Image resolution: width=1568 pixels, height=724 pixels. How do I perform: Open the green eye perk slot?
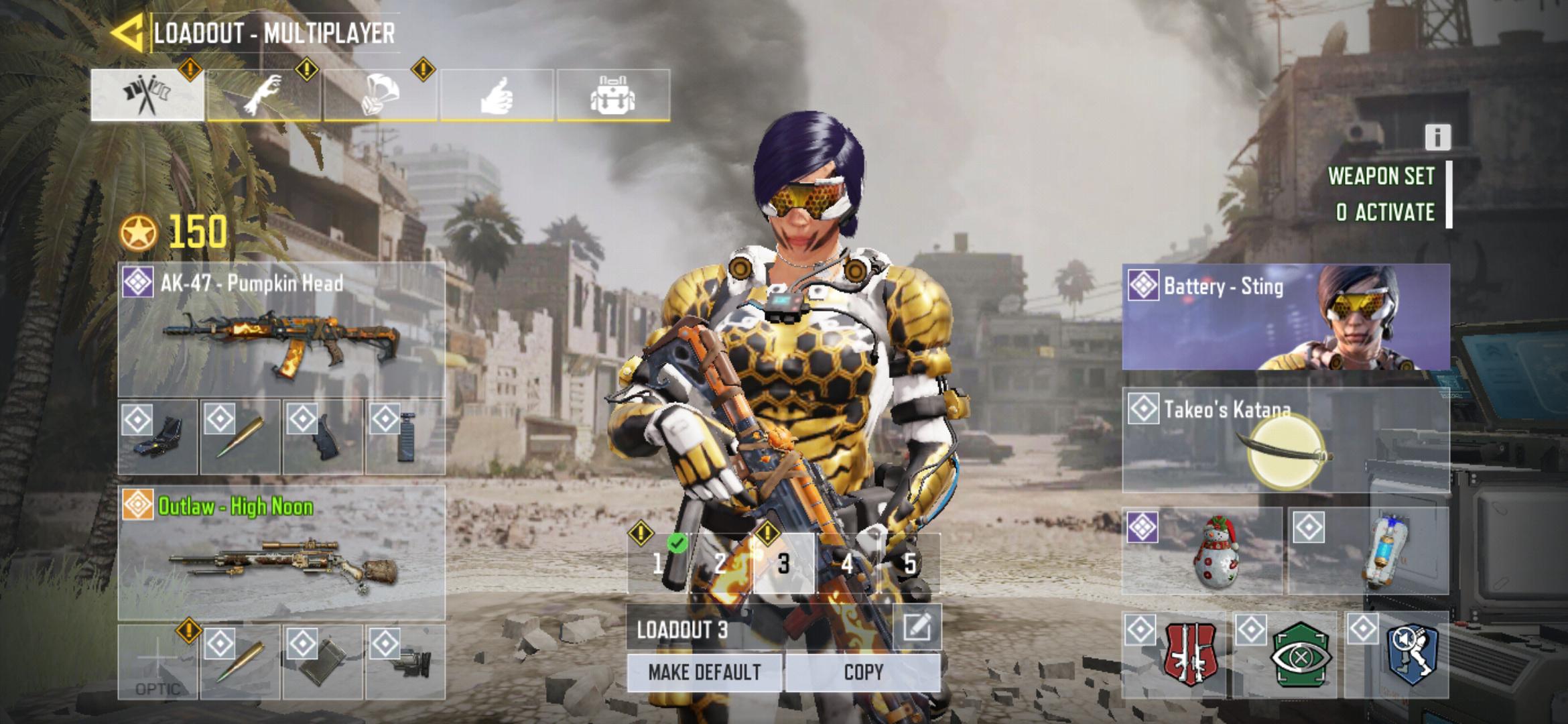coord(1285,654)
